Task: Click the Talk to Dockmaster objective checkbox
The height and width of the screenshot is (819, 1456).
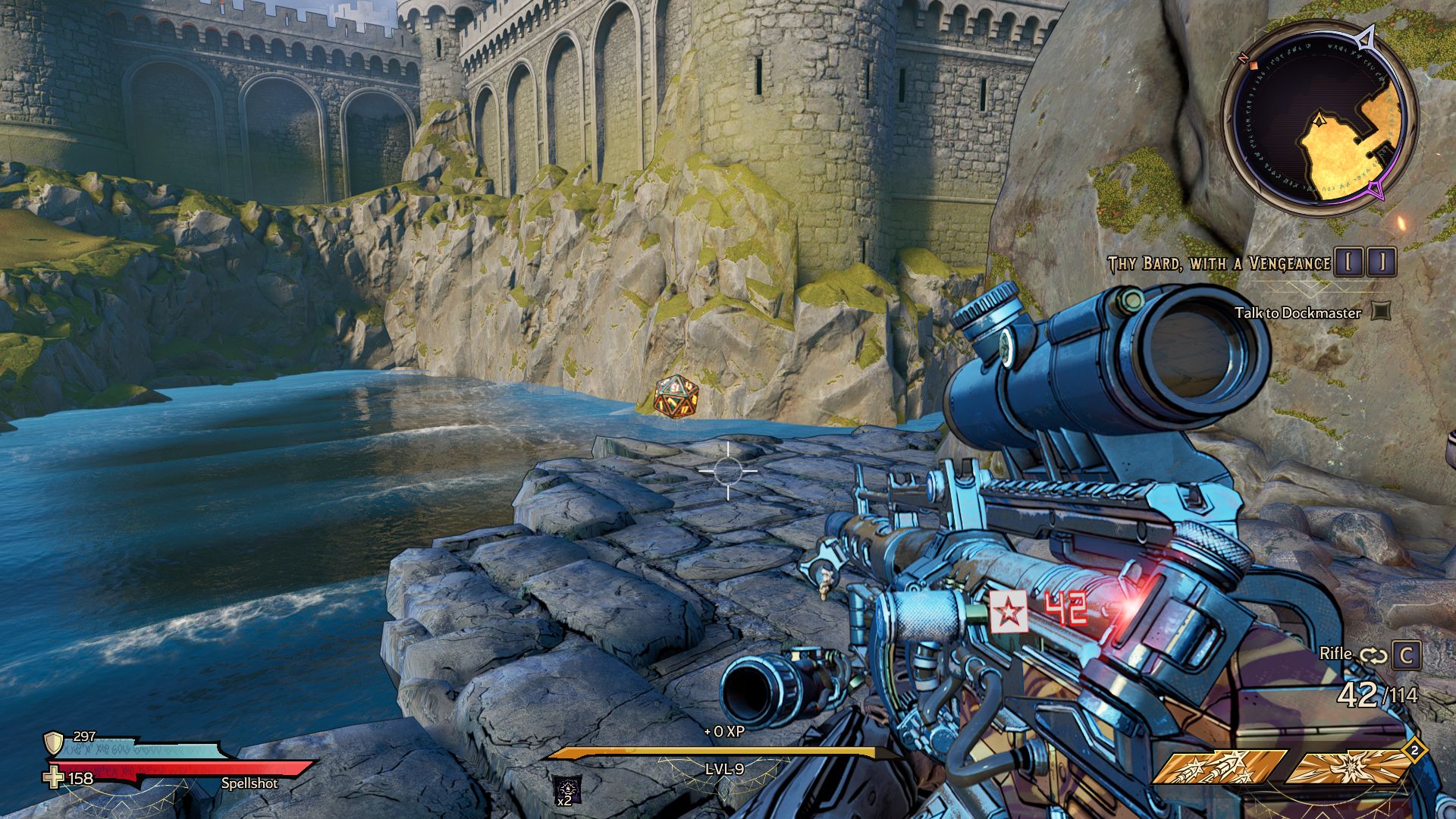Action: click(x=1382, y=311)
